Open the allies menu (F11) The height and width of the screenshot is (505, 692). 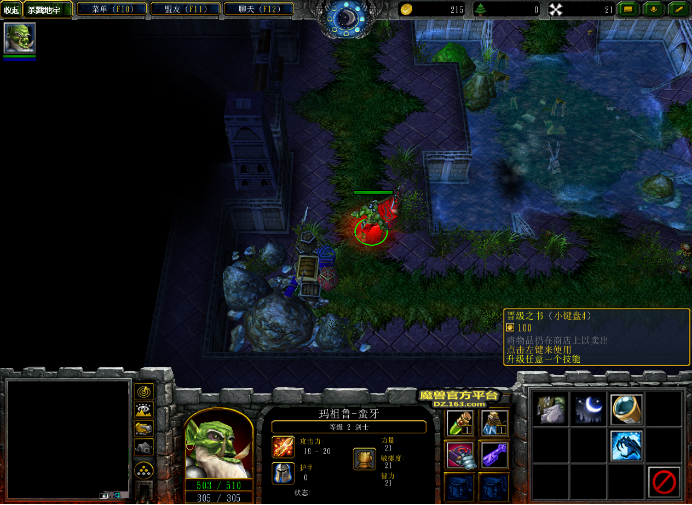click(x=185, y=9)
